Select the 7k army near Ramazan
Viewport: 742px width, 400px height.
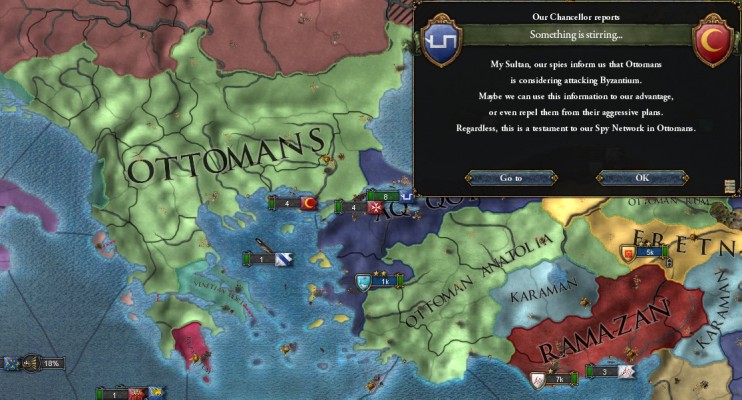tap(552, 379)
